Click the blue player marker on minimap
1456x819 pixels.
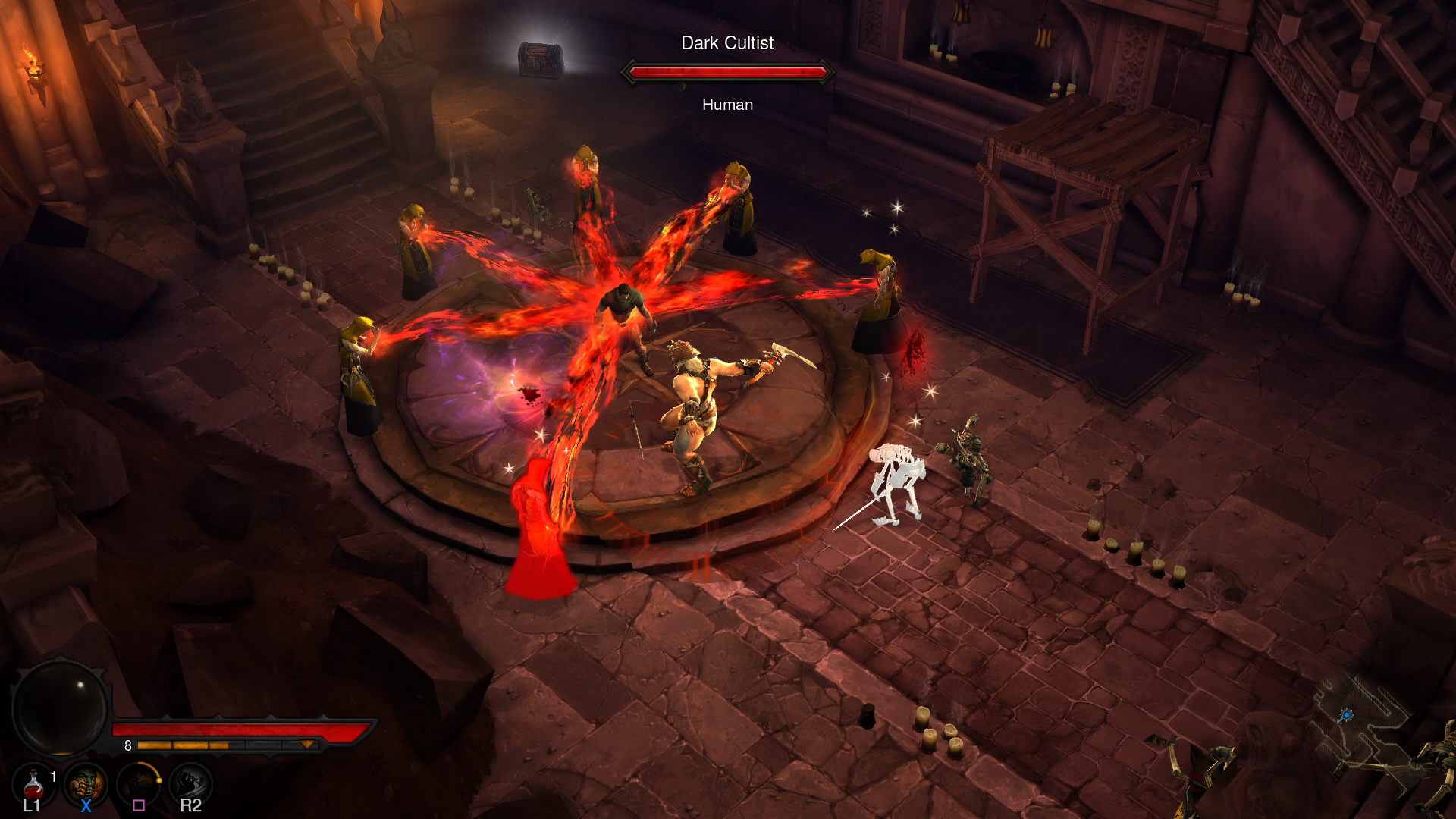1346,715
